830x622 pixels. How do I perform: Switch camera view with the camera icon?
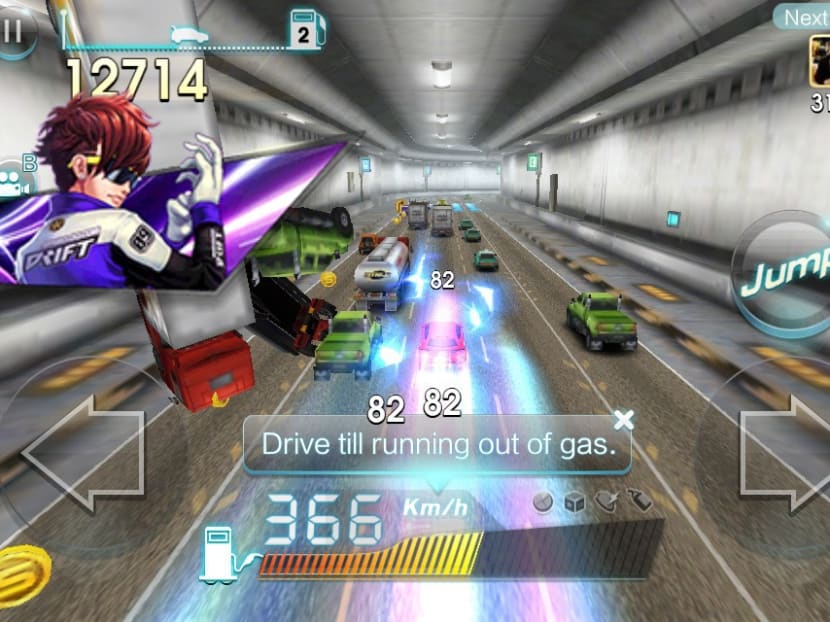(16, 184)
